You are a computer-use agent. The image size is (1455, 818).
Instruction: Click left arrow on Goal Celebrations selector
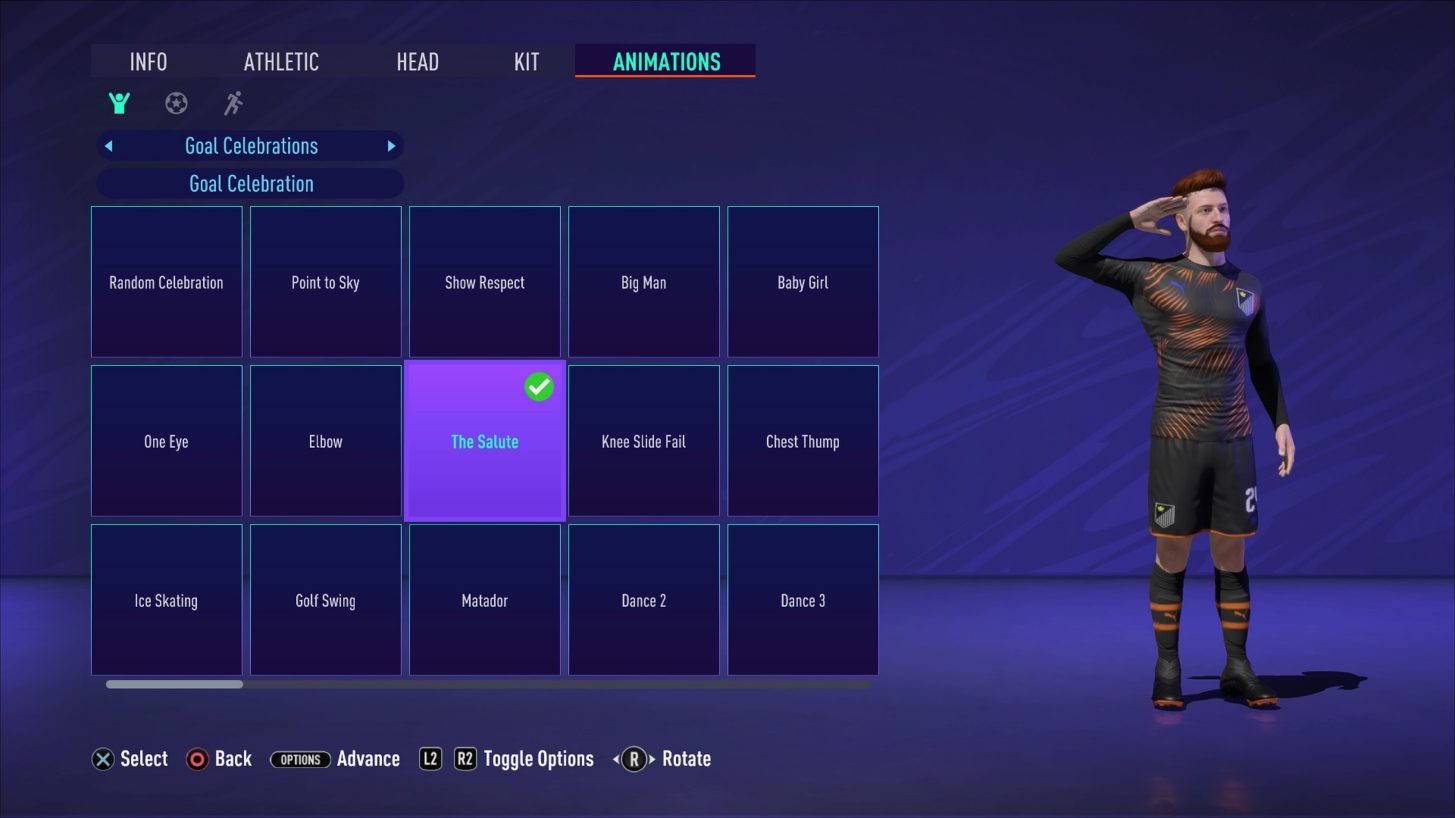(108, 146)
